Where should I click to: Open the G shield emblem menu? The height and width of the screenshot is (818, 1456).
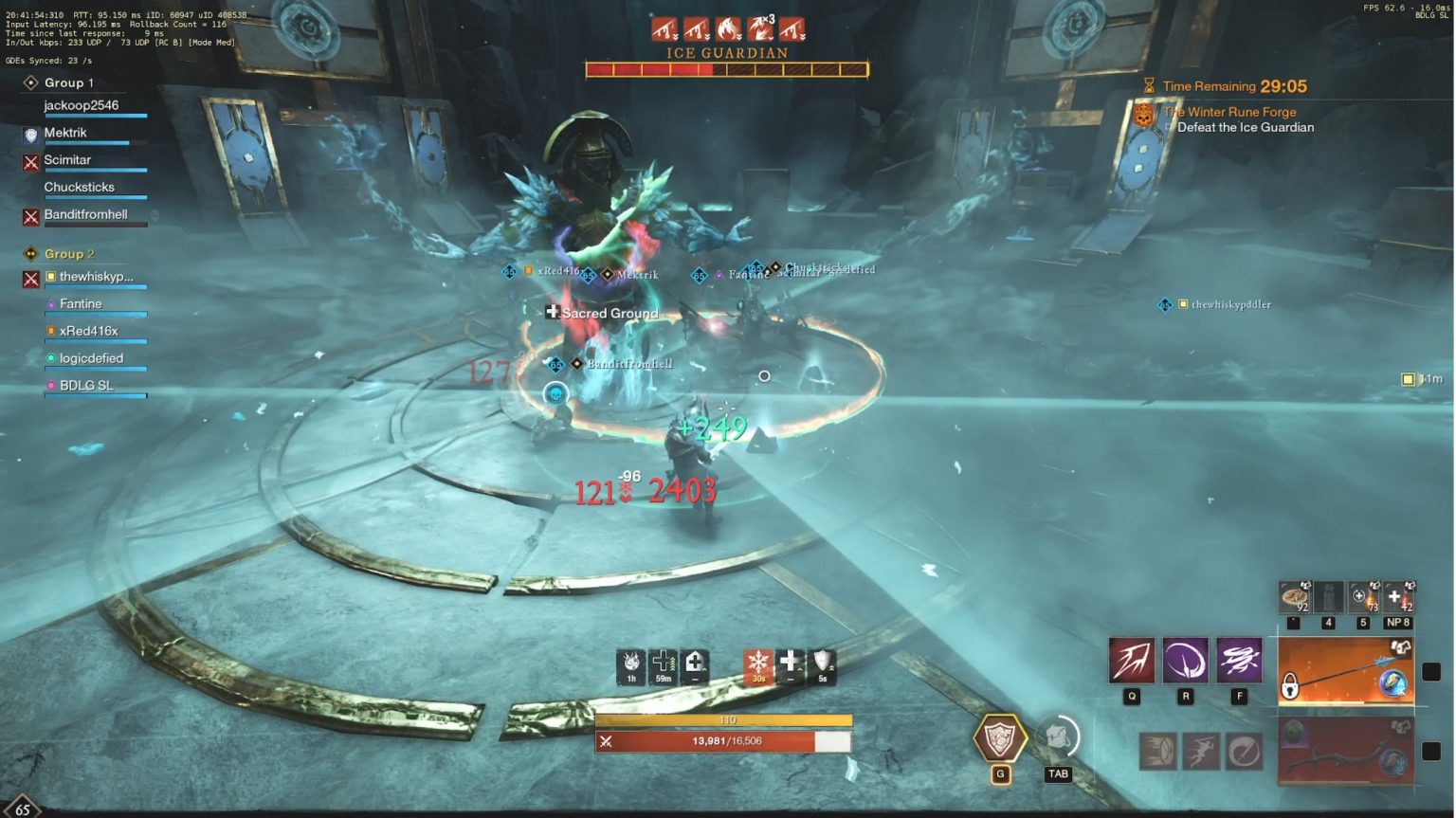coord(1000,739)
